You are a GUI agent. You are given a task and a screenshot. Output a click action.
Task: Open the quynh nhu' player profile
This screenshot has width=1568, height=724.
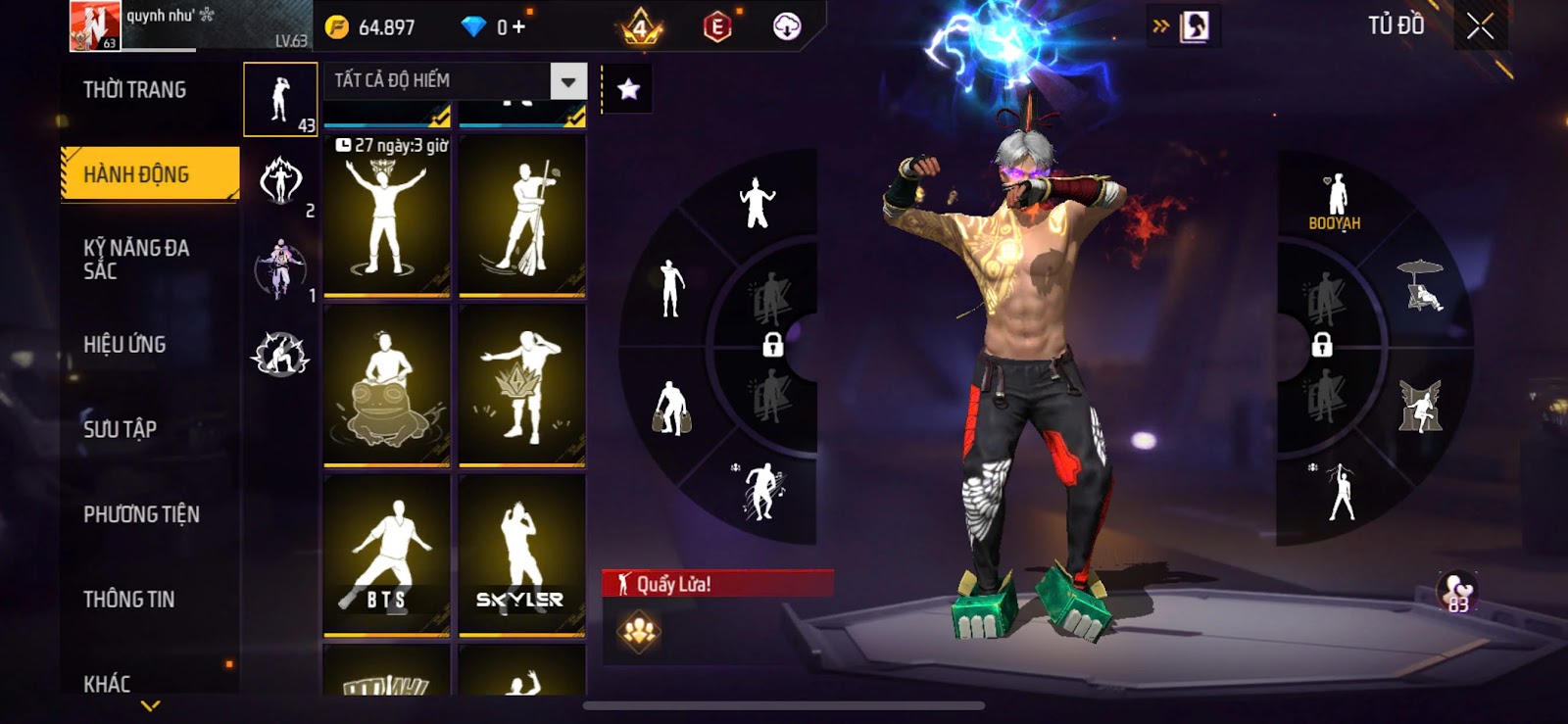pos(95,26)
